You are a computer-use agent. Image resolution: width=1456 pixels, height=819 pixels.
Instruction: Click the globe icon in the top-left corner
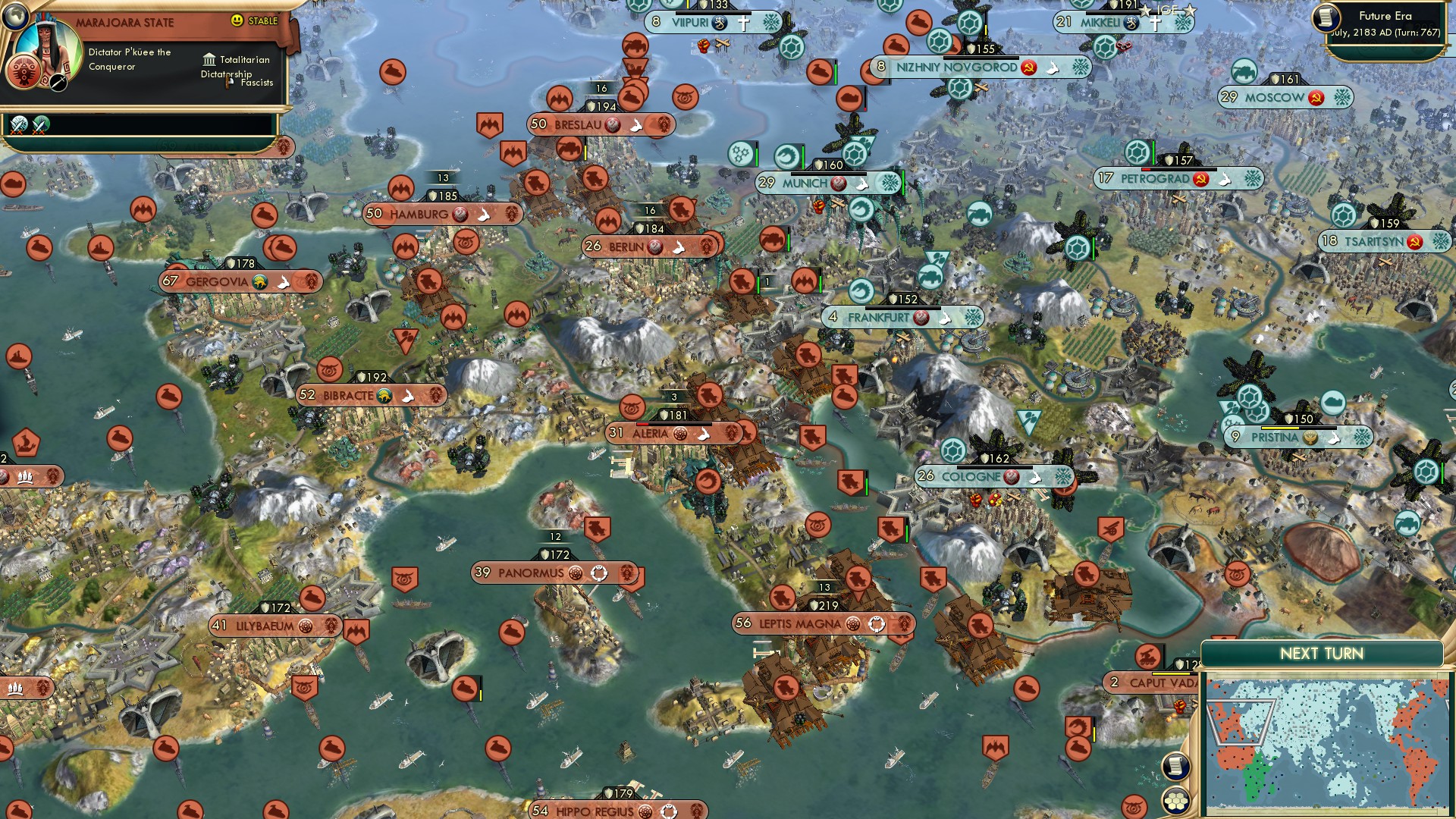tap(14, 14)
